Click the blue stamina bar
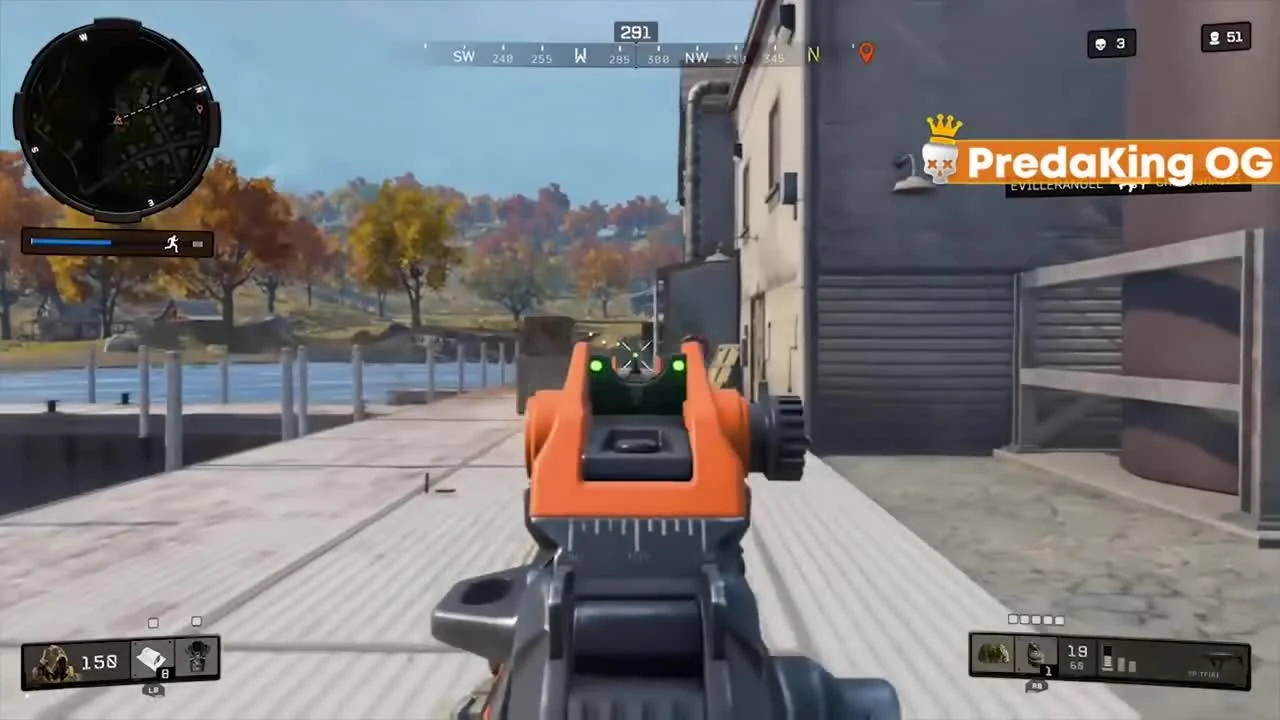 pyautogui.click(x=72, y=241)
